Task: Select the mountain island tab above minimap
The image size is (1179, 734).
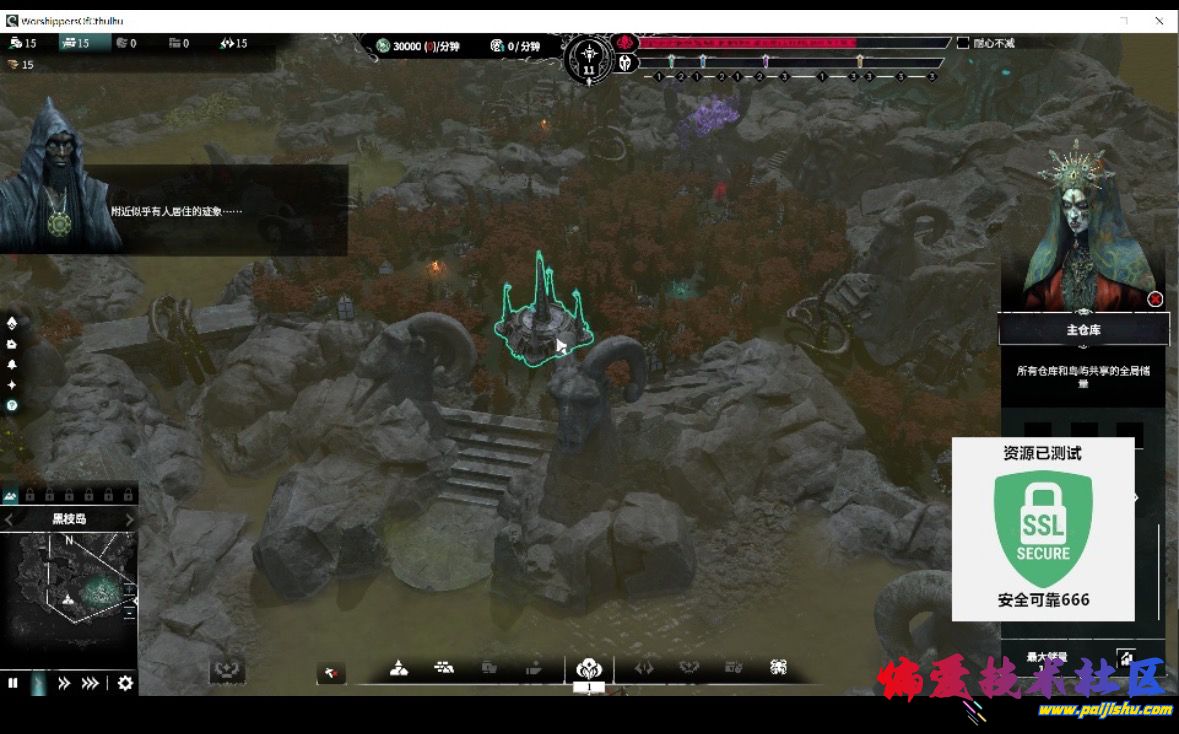Action: [x=10, y=495]
